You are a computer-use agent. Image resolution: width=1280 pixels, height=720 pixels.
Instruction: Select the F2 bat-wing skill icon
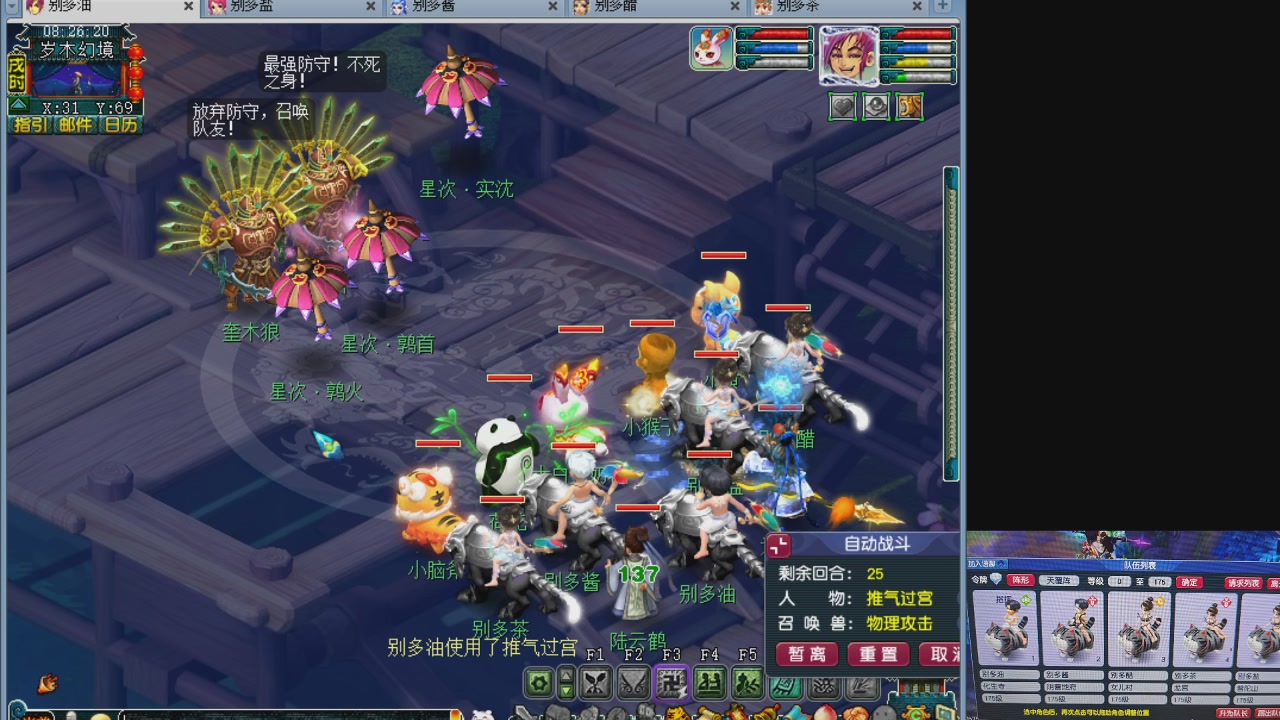633,681
